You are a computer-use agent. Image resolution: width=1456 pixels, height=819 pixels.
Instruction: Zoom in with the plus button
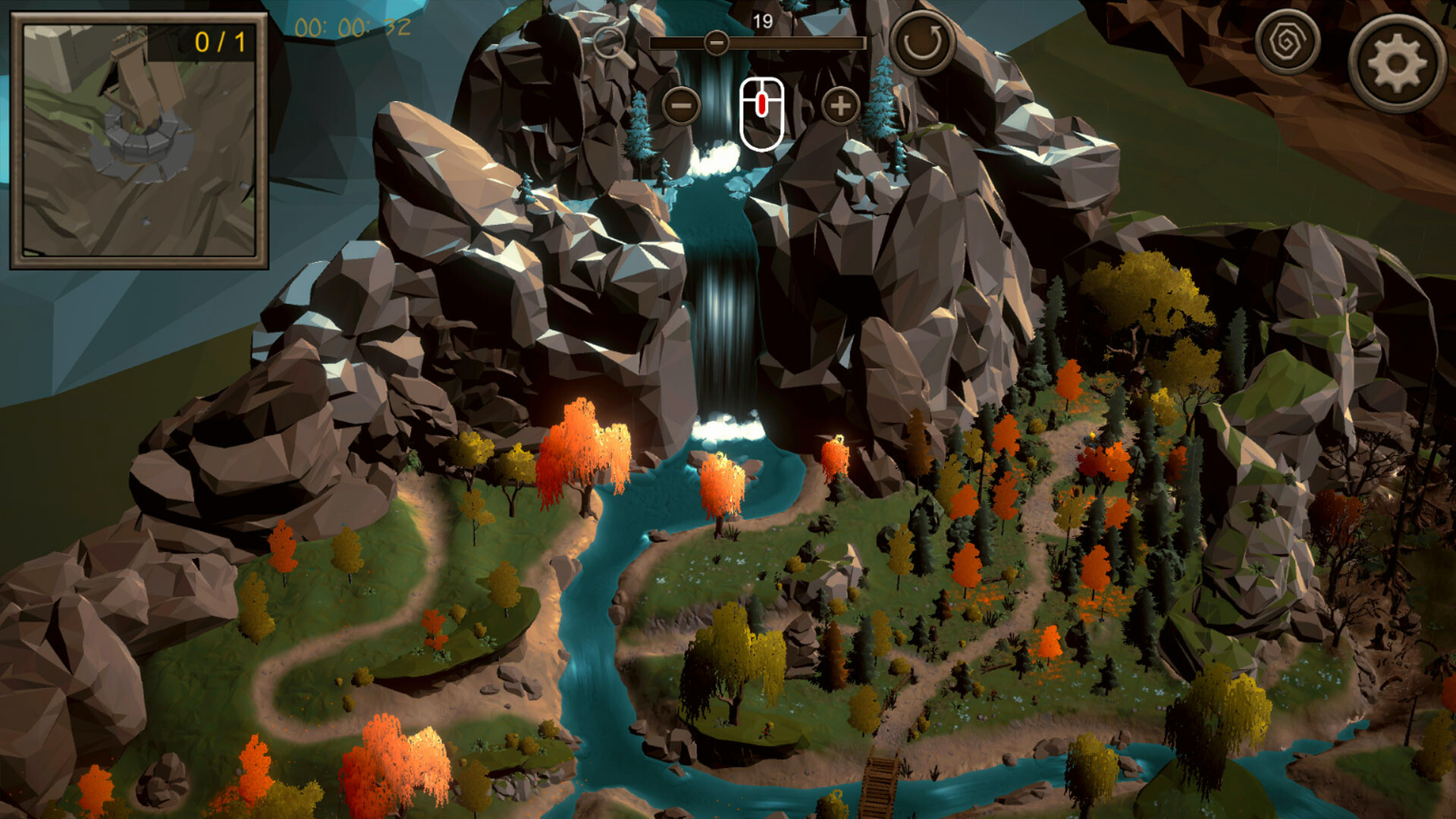point(840,106)
